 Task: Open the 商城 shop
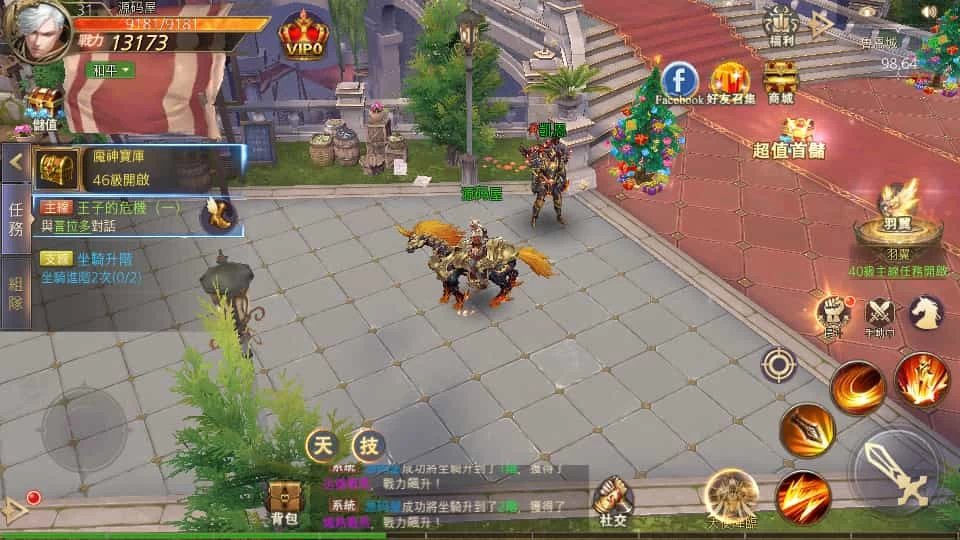pos(780,80)
